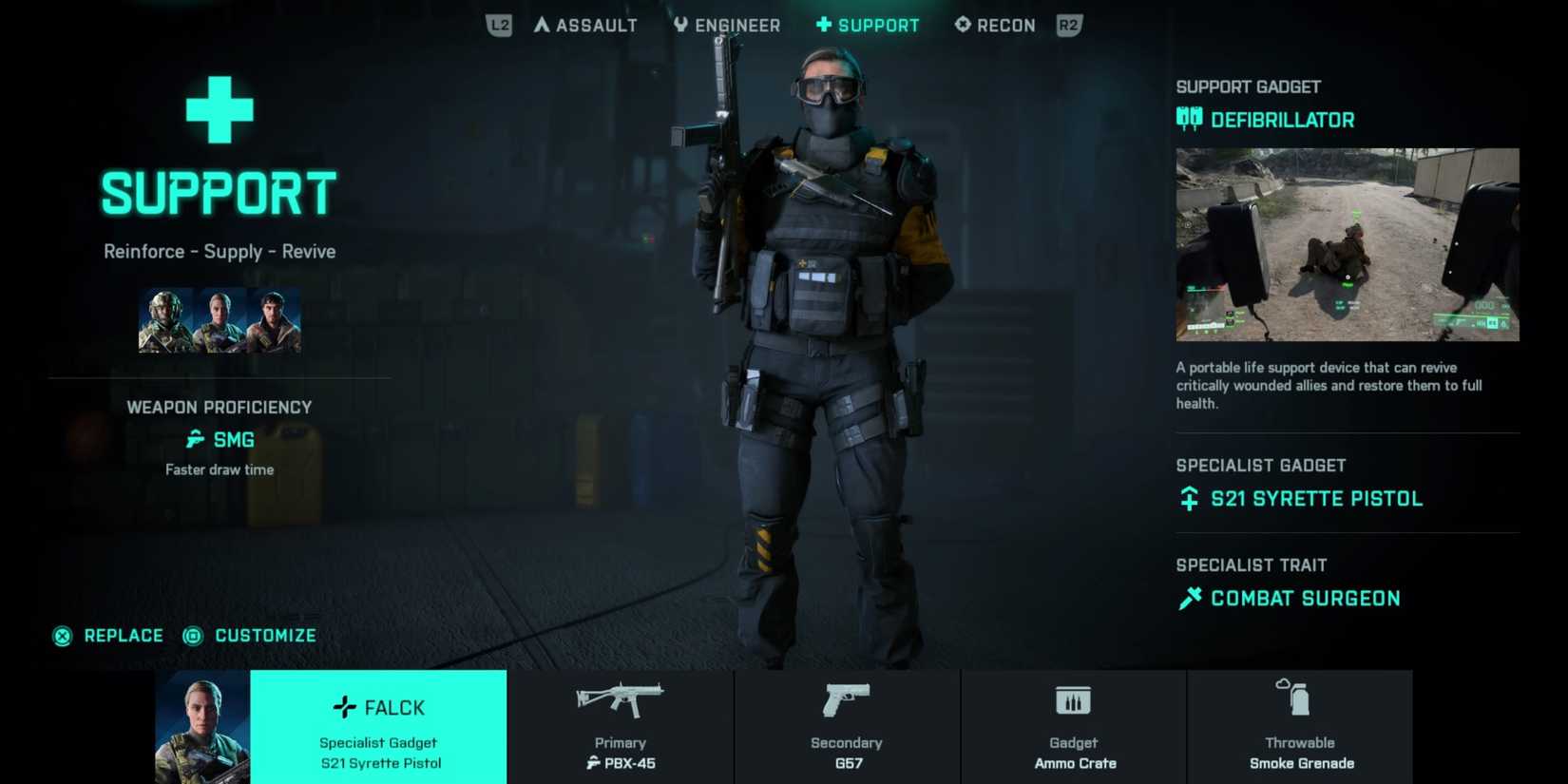The width and height of the screenshot is (1568, 784).
Task: Click the S21 Syrette Pistol icon
Action: click(x=1188, y=498)
